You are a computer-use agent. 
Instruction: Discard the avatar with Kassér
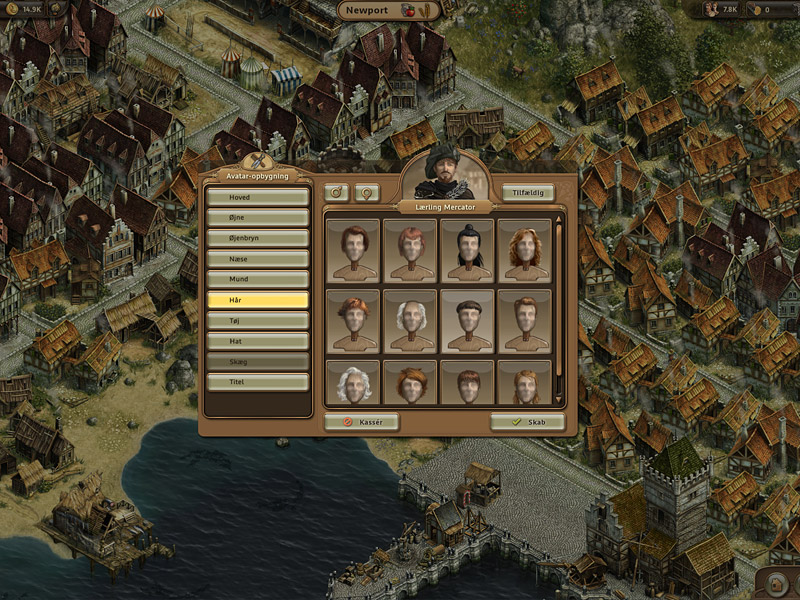361,422
